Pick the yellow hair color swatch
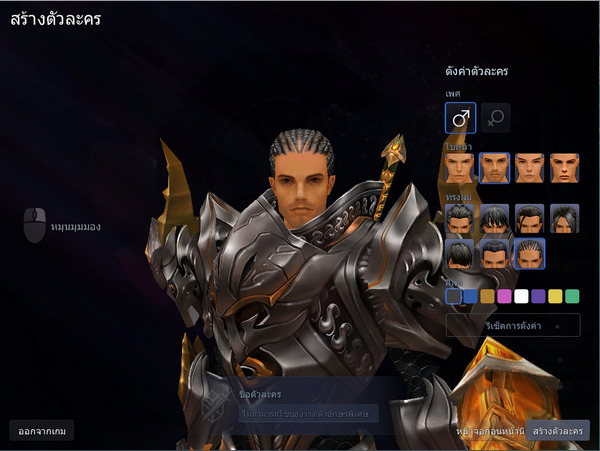The image size is (600, 451). click(x=555, y=296)
